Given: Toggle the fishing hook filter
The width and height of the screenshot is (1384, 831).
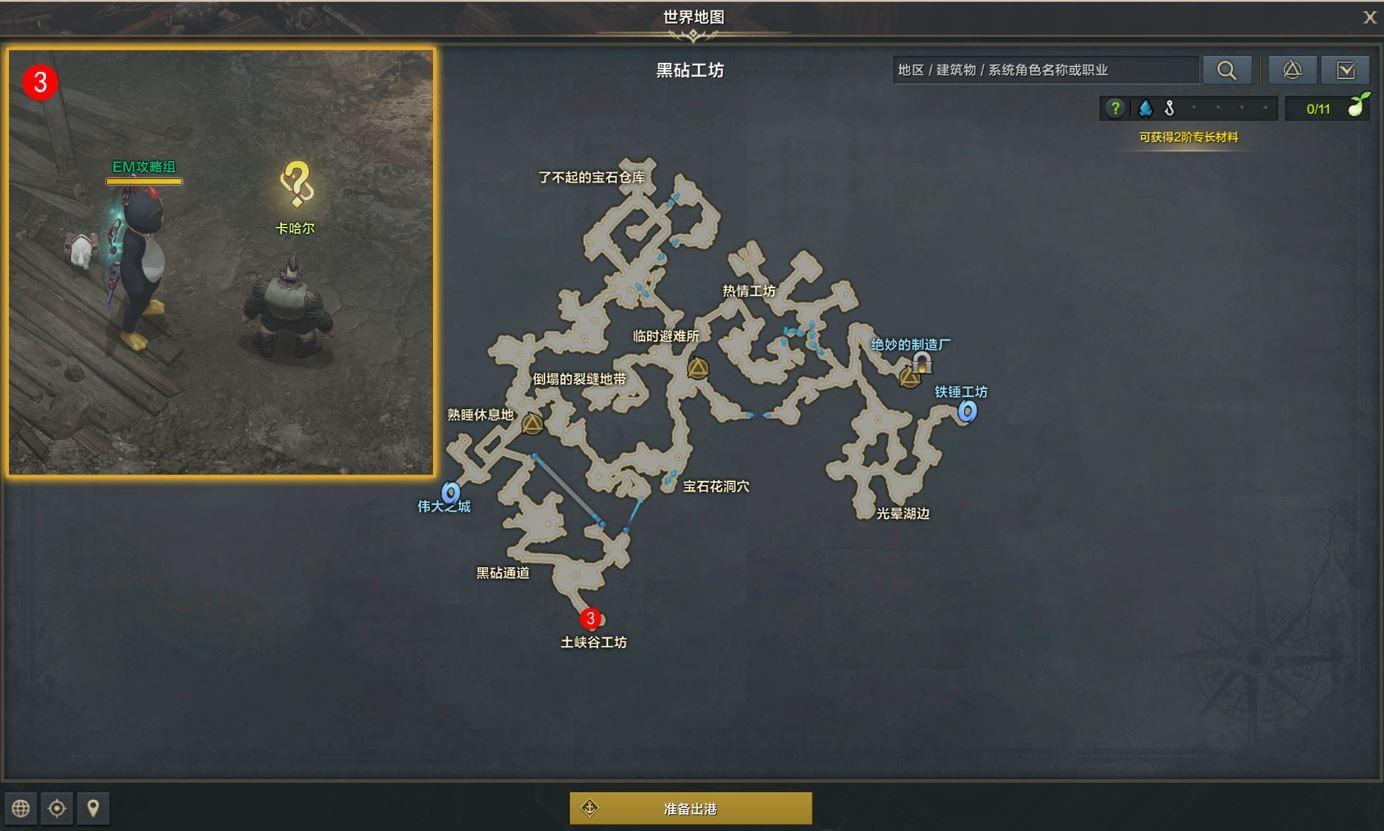Looking at the screenshot, I should [x=1167, y=108].
